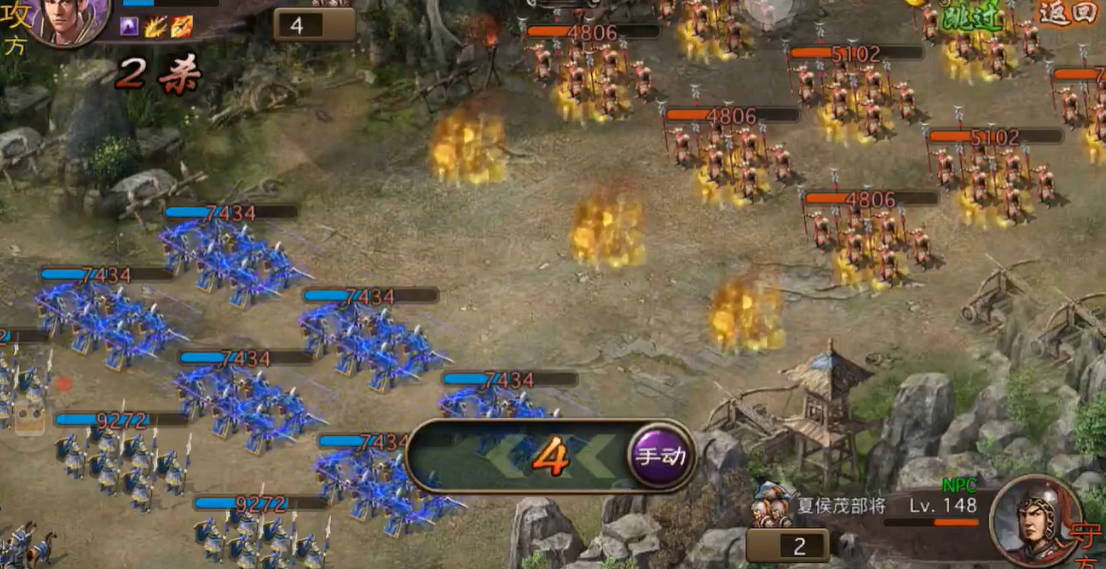Activate the purple mountain skill icon
Viewport: 1106px width, 569px height.
pos(131,27)
